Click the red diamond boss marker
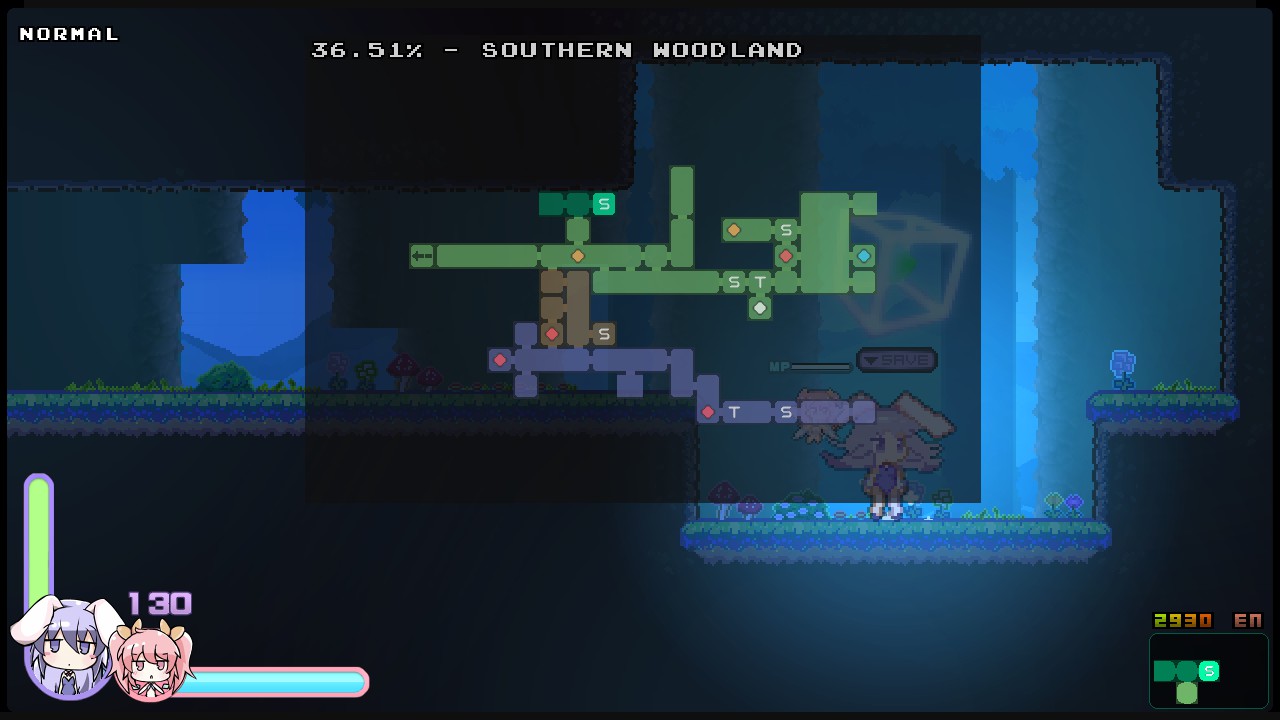Viewport: 1280px width, 720px height. pyautogui.click(x=786, y=255)
